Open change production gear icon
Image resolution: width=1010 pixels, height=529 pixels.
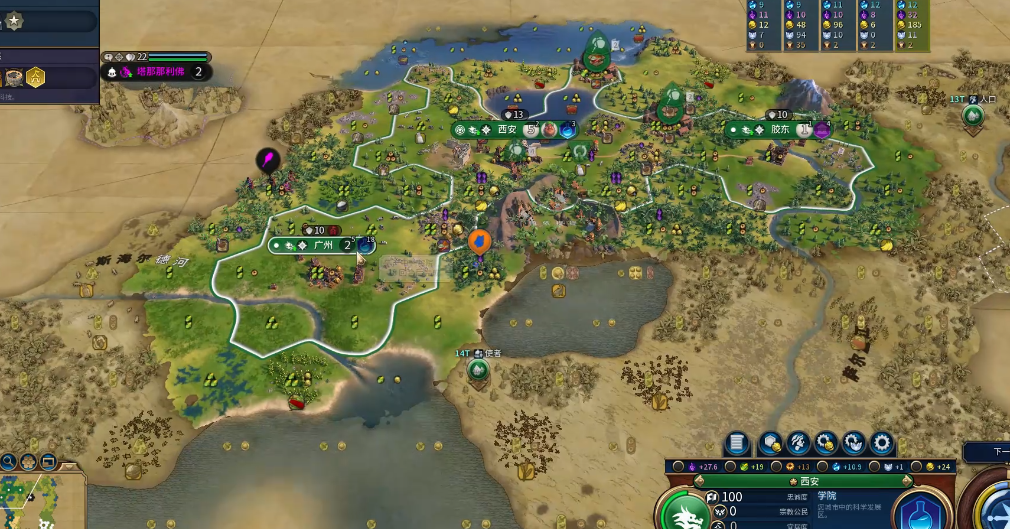[882, 442]
